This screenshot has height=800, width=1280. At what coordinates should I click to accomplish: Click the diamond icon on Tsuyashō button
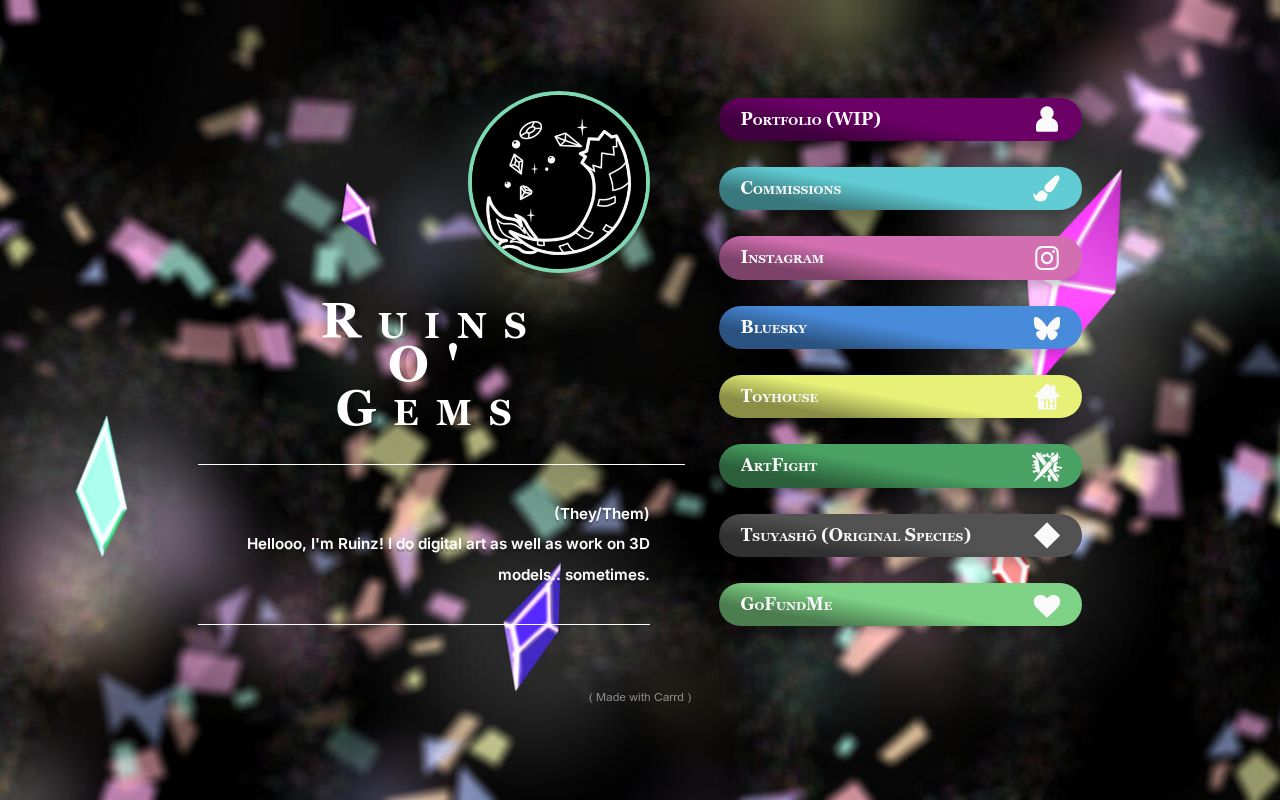pyautogui.click(x=1047, y=535)
